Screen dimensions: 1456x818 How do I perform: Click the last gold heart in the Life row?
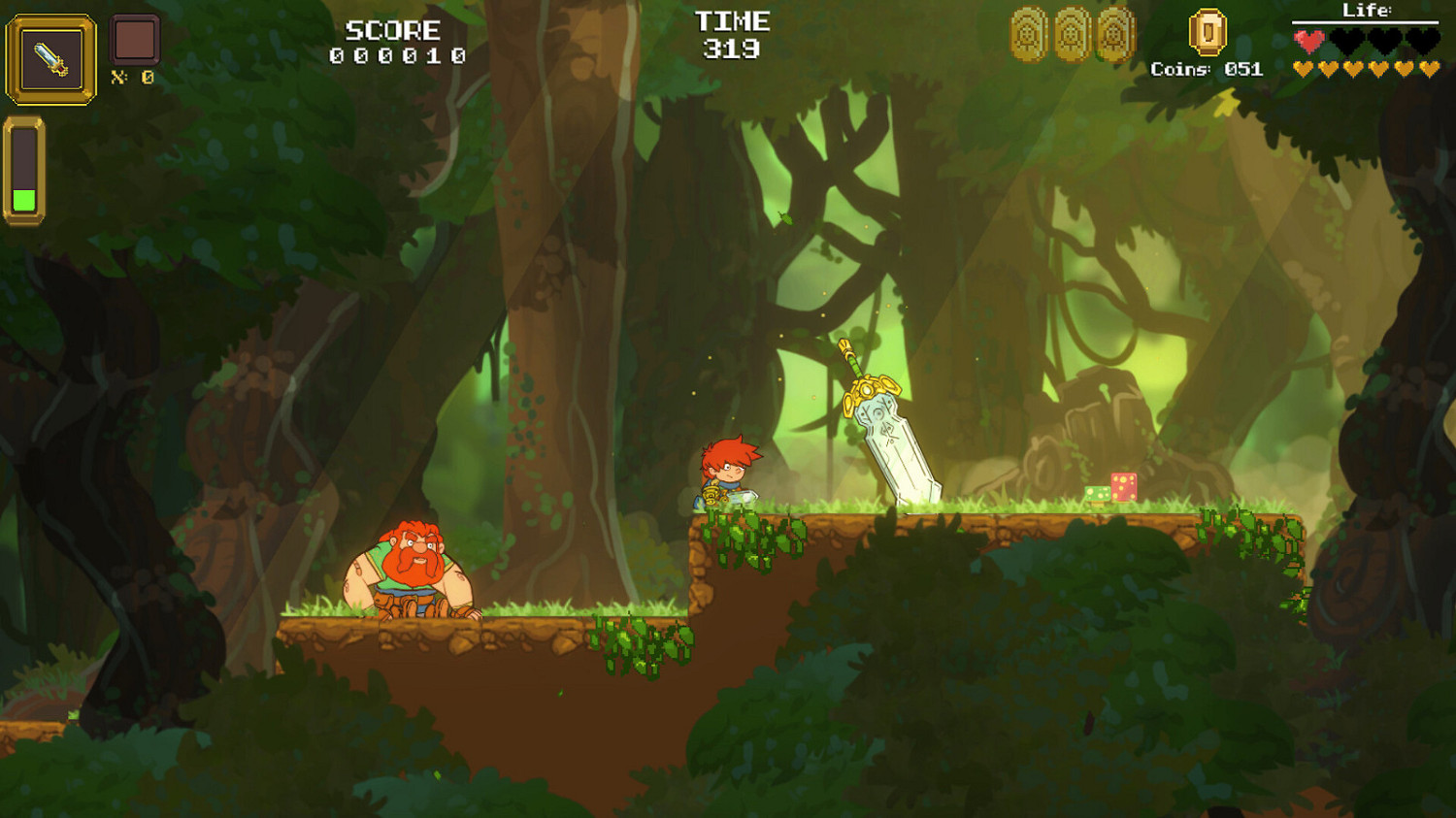(x=1429, y=68)
